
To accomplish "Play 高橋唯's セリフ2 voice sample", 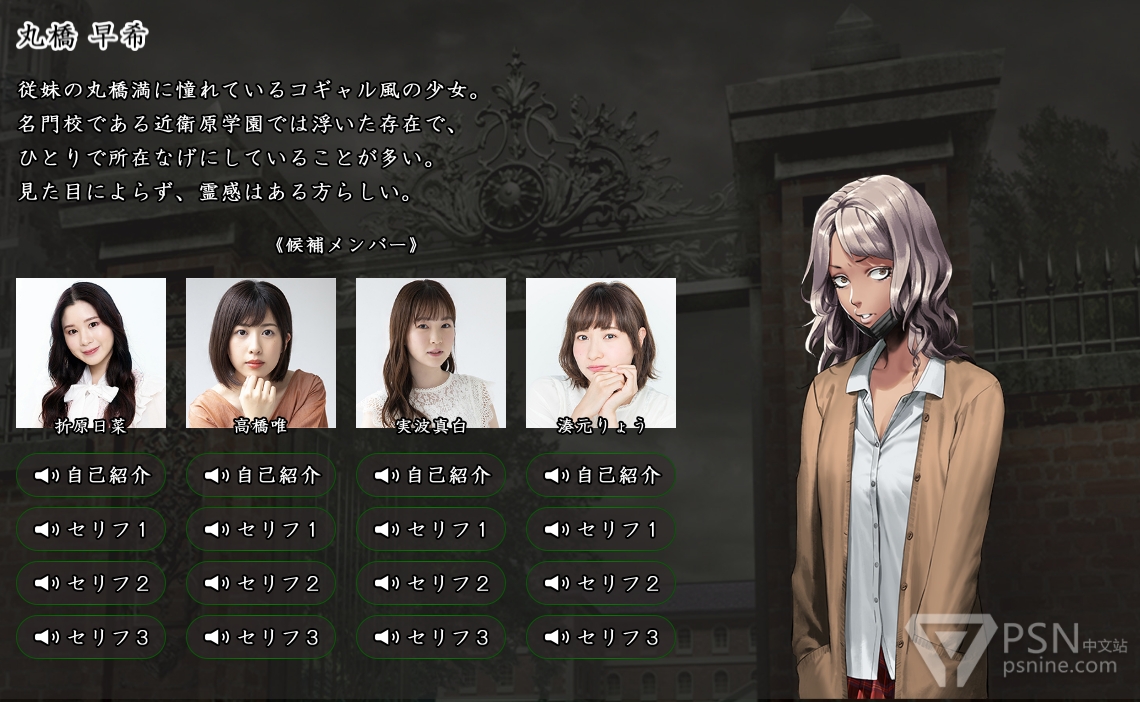I will coord(261,583).
